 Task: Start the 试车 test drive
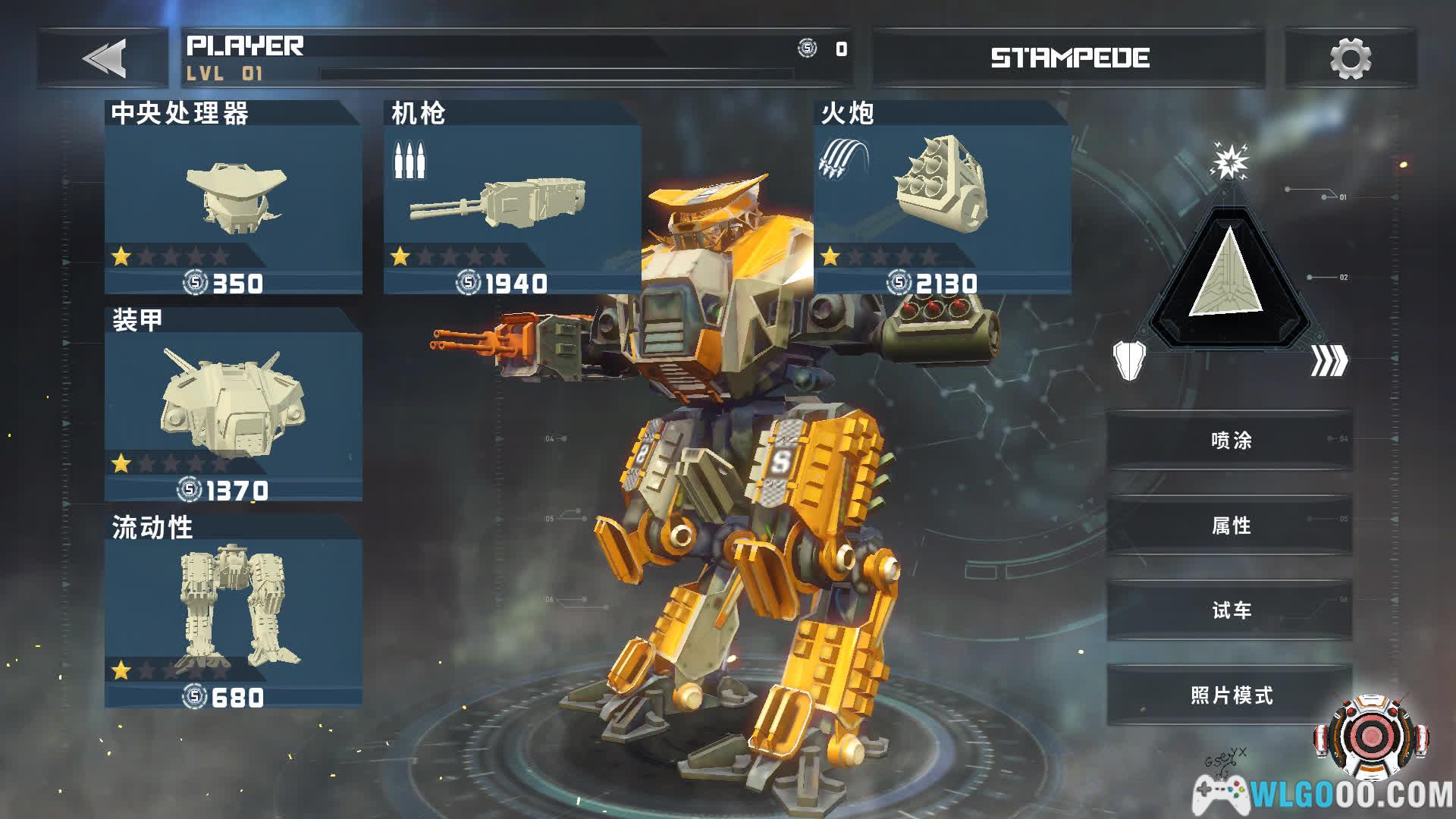click(x=1230, y=610)
